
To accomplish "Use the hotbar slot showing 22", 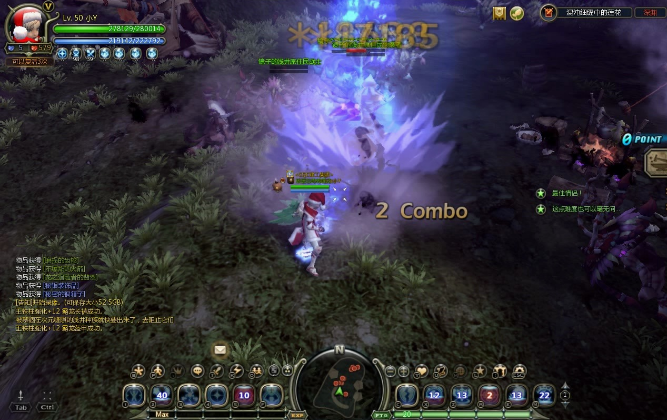I will (543, 395).
